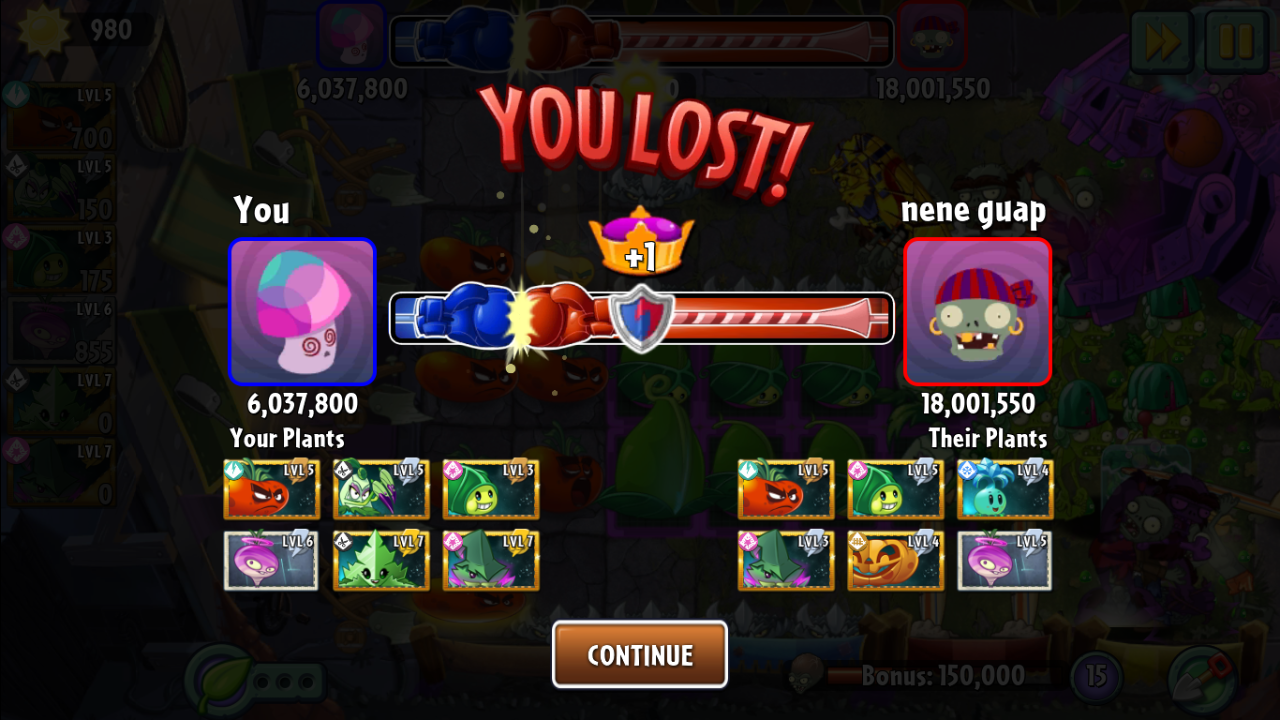The height and width of the screenshot is (720, 1280).
Task: Open nene guap's pirate zombie avatar
Action: [x=977, y=312]
